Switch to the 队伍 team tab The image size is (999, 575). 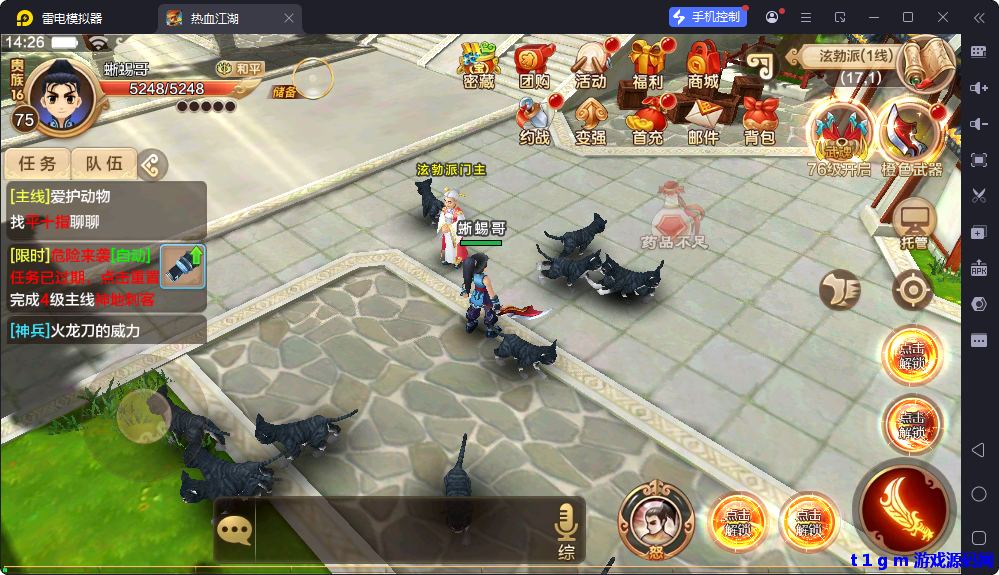click(104, 163)
